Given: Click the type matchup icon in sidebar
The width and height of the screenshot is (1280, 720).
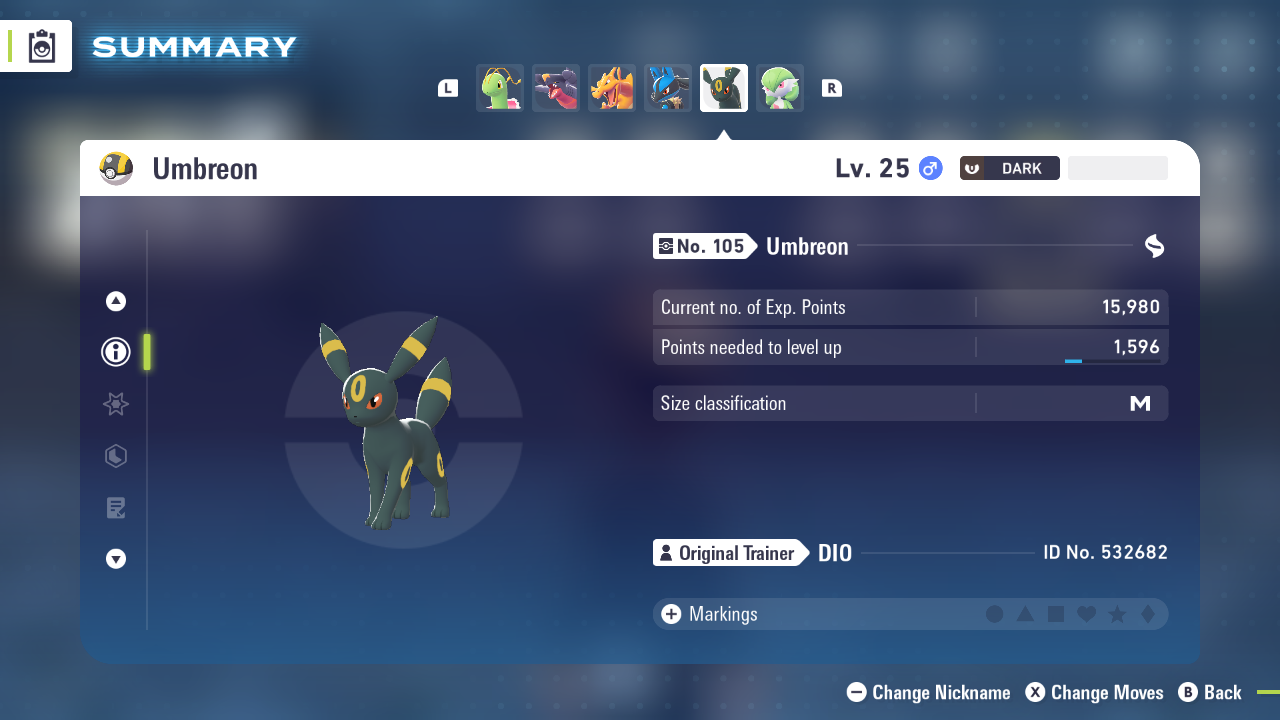Looking at the screenshot, I should (115, 456).
